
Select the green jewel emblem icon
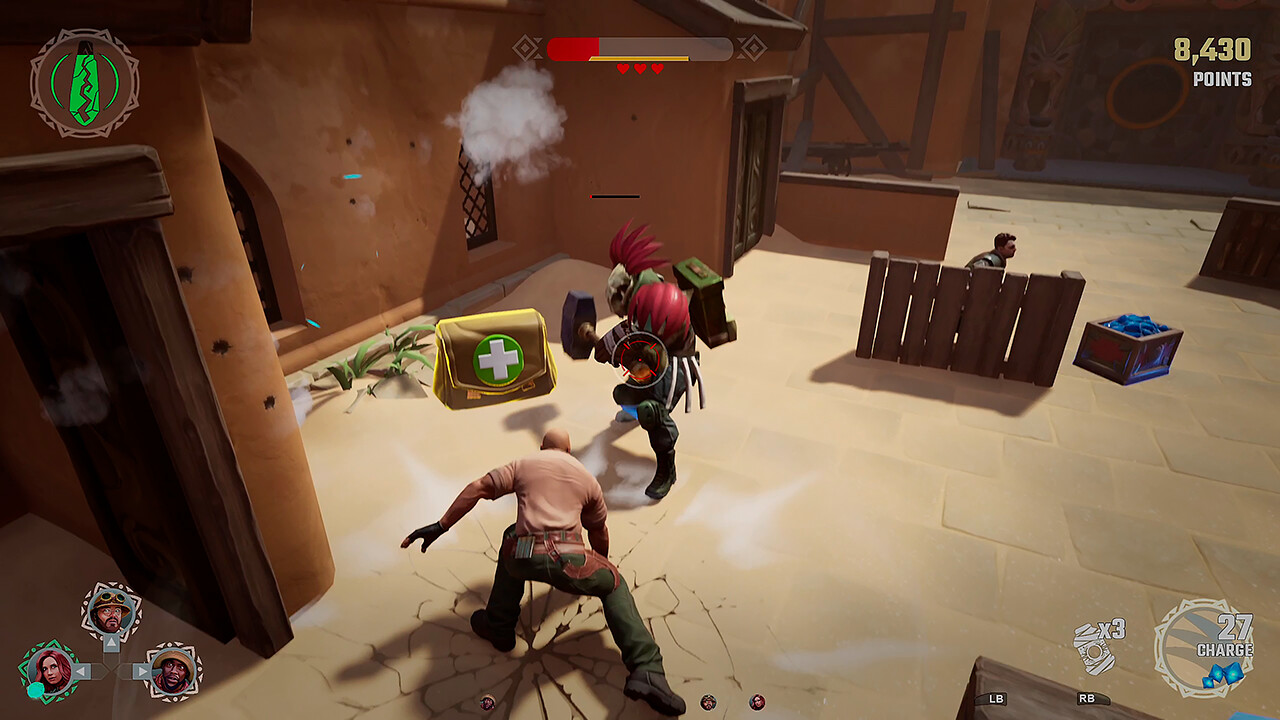coord(84,83)
